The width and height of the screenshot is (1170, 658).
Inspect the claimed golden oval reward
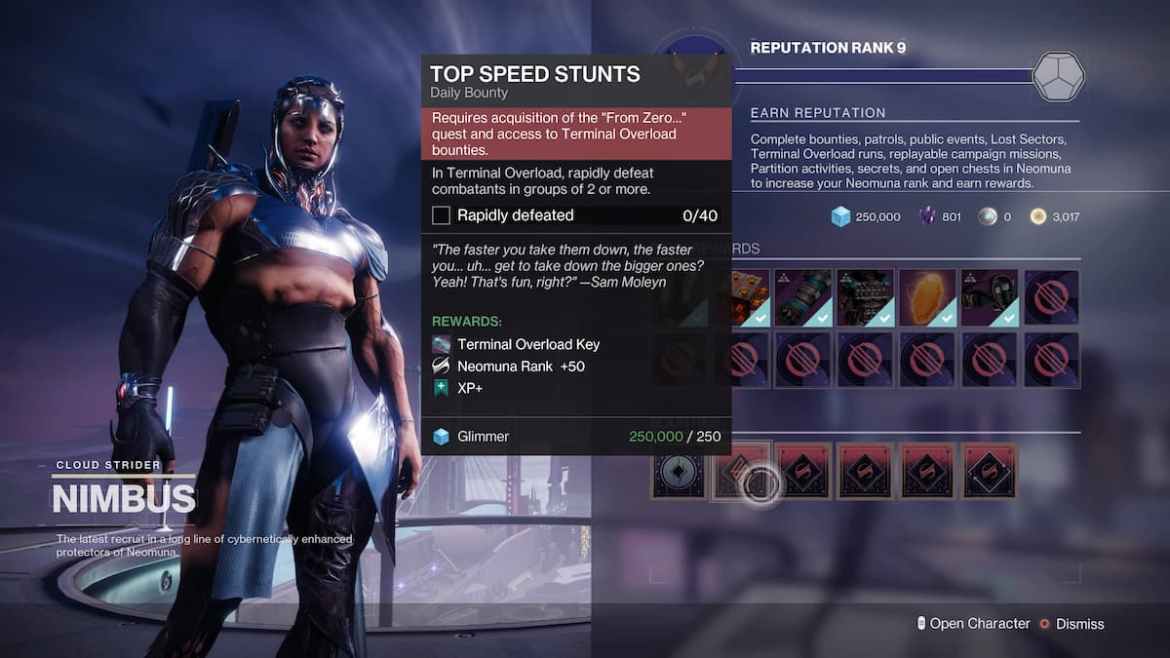pos(927,297)
